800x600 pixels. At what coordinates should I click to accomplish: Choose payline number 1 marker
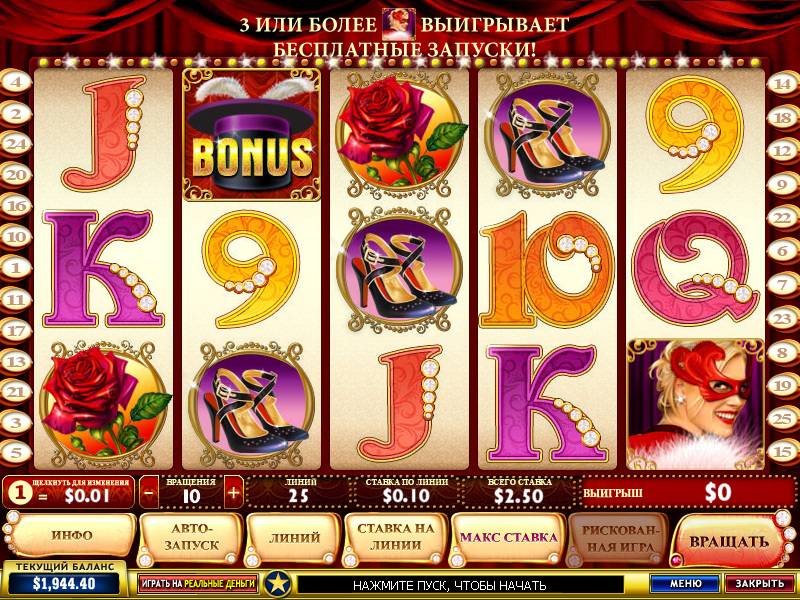[15, 268]
